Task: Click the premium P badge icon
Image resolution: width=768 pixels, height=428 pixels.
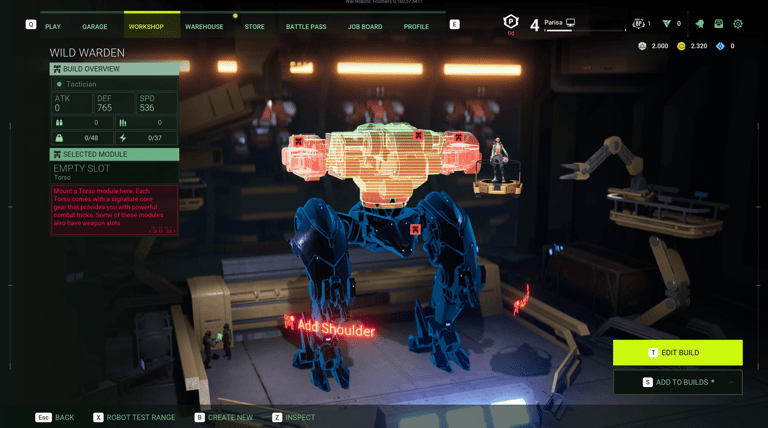Action: 510,22
